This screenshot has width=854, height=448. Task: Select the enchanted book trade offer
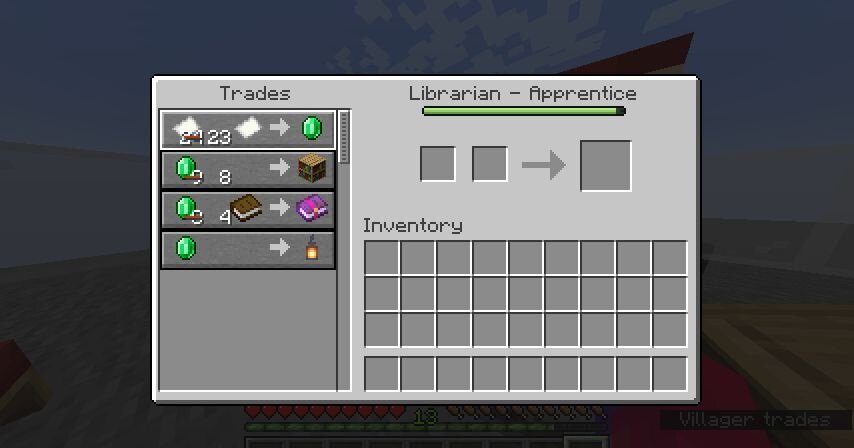pos(247,209)
